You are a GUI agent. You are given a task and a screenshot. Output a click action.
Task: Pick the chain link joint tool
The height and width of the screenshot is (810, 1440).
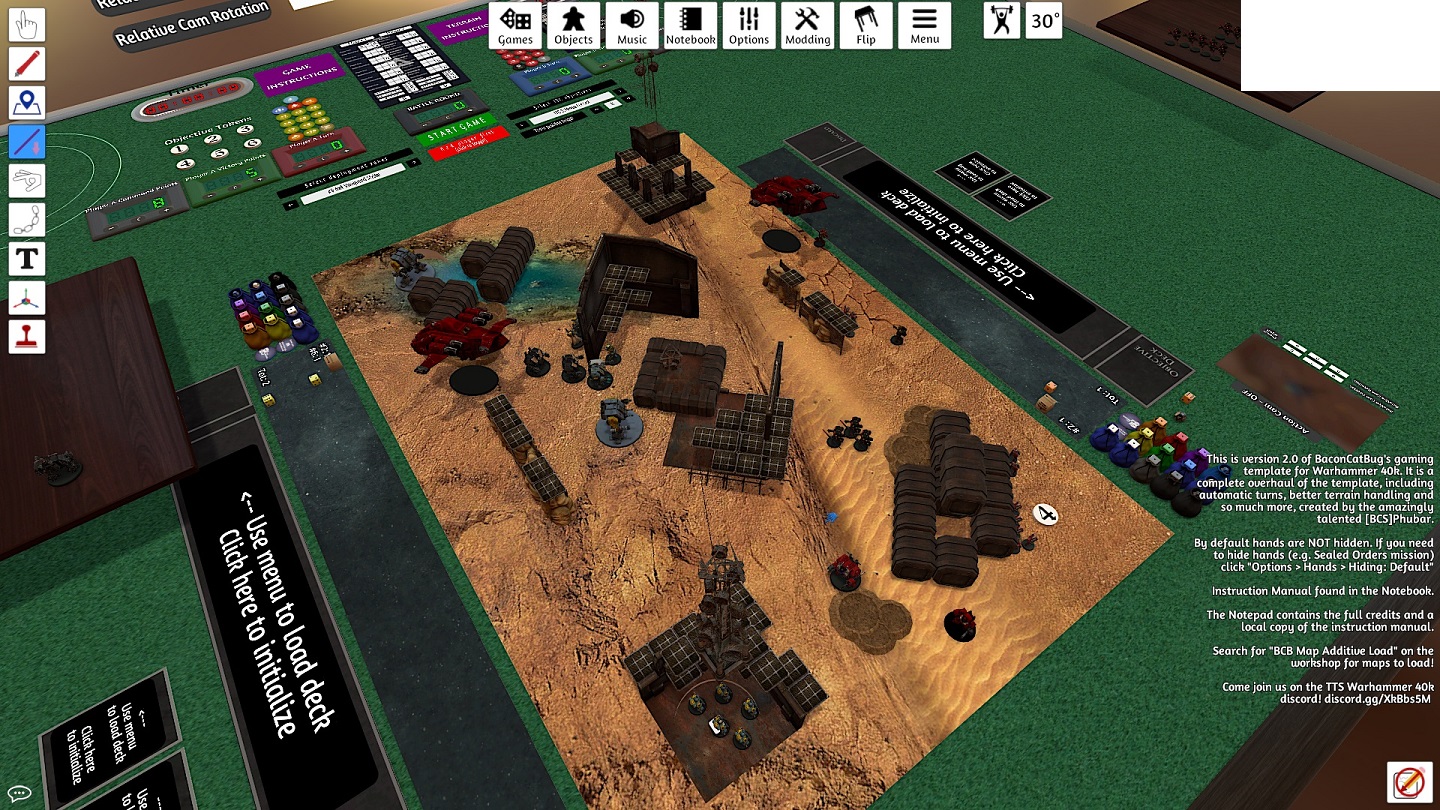click(x=27, y=220)
